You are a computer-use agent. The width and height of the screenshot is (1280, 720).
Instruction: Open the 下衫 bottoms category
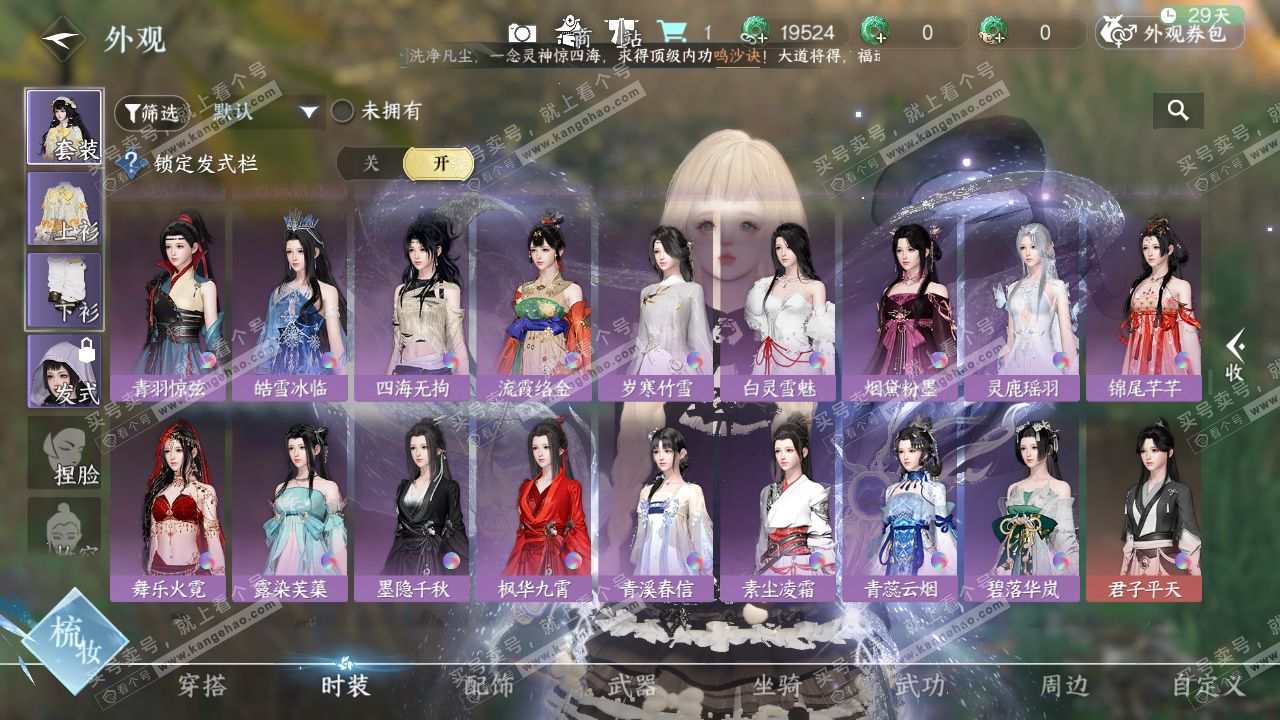(x=64, y=290)
